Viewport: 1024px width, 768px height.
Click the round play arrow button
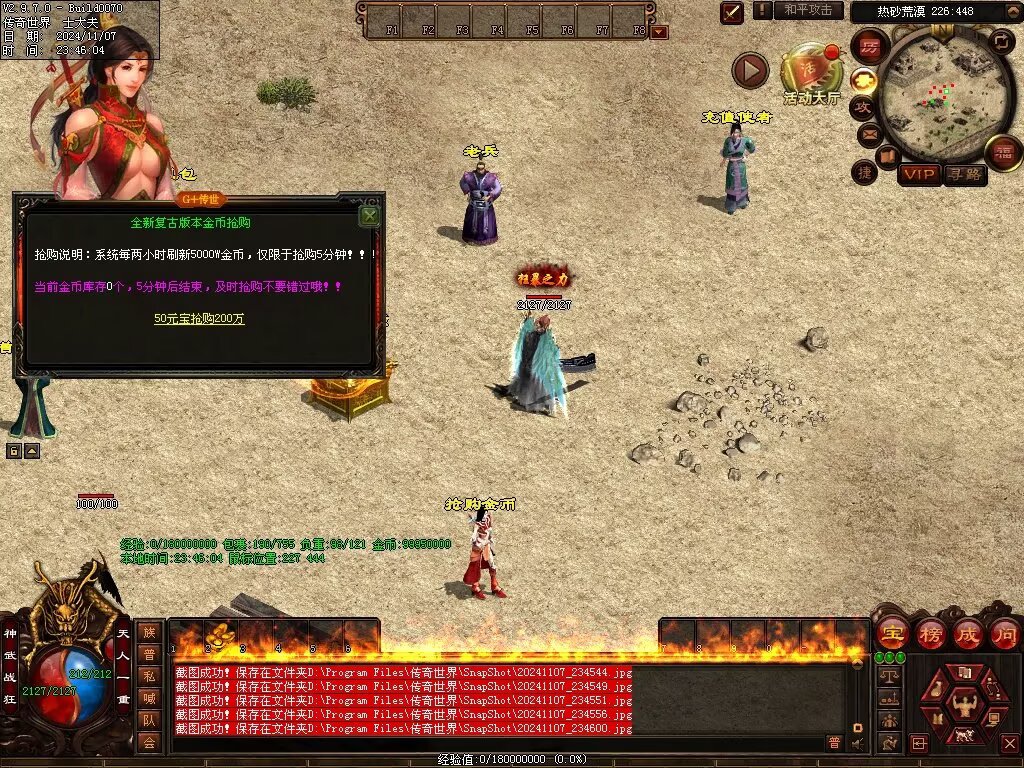(x=750, y=70)
